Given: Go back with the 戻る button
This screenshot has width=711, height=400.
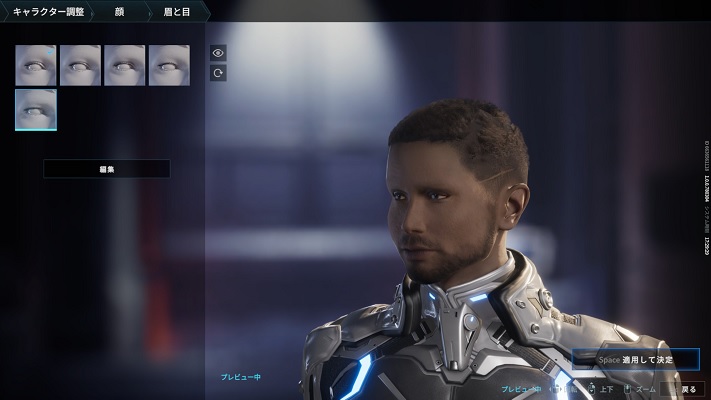Looking at the screenshot, I should pyautogui.click(x=683, y=389).
